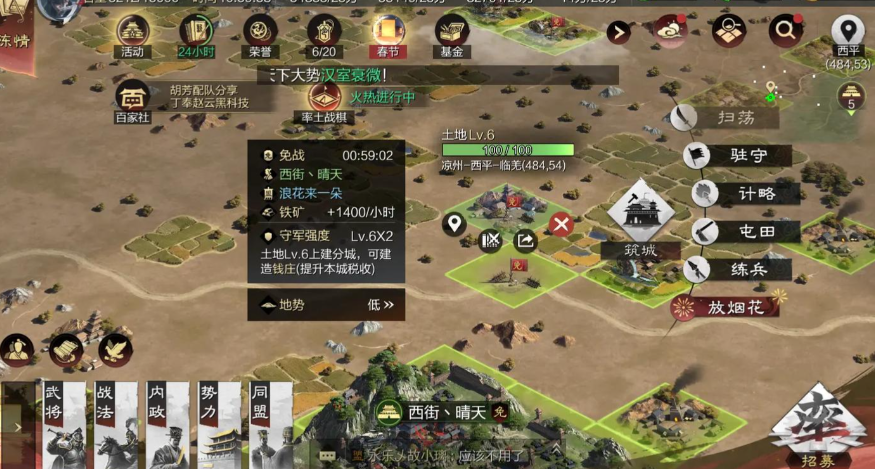Expand the 地势 terrain details row
This screenshot has height=469, width=875.
pos(326,305)
